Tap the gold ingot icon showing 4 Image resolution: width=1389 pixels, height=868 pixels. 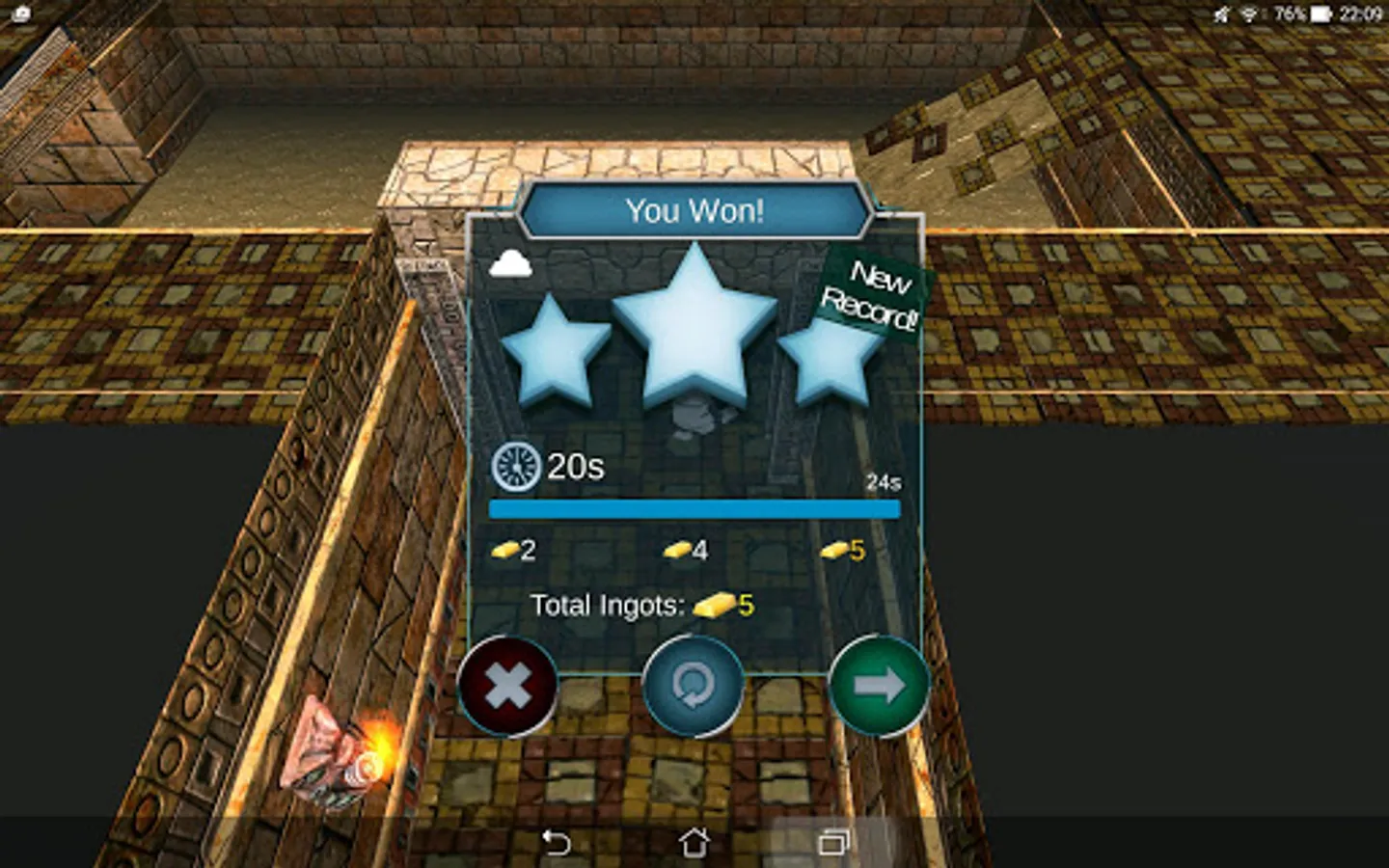click(678, 550)
